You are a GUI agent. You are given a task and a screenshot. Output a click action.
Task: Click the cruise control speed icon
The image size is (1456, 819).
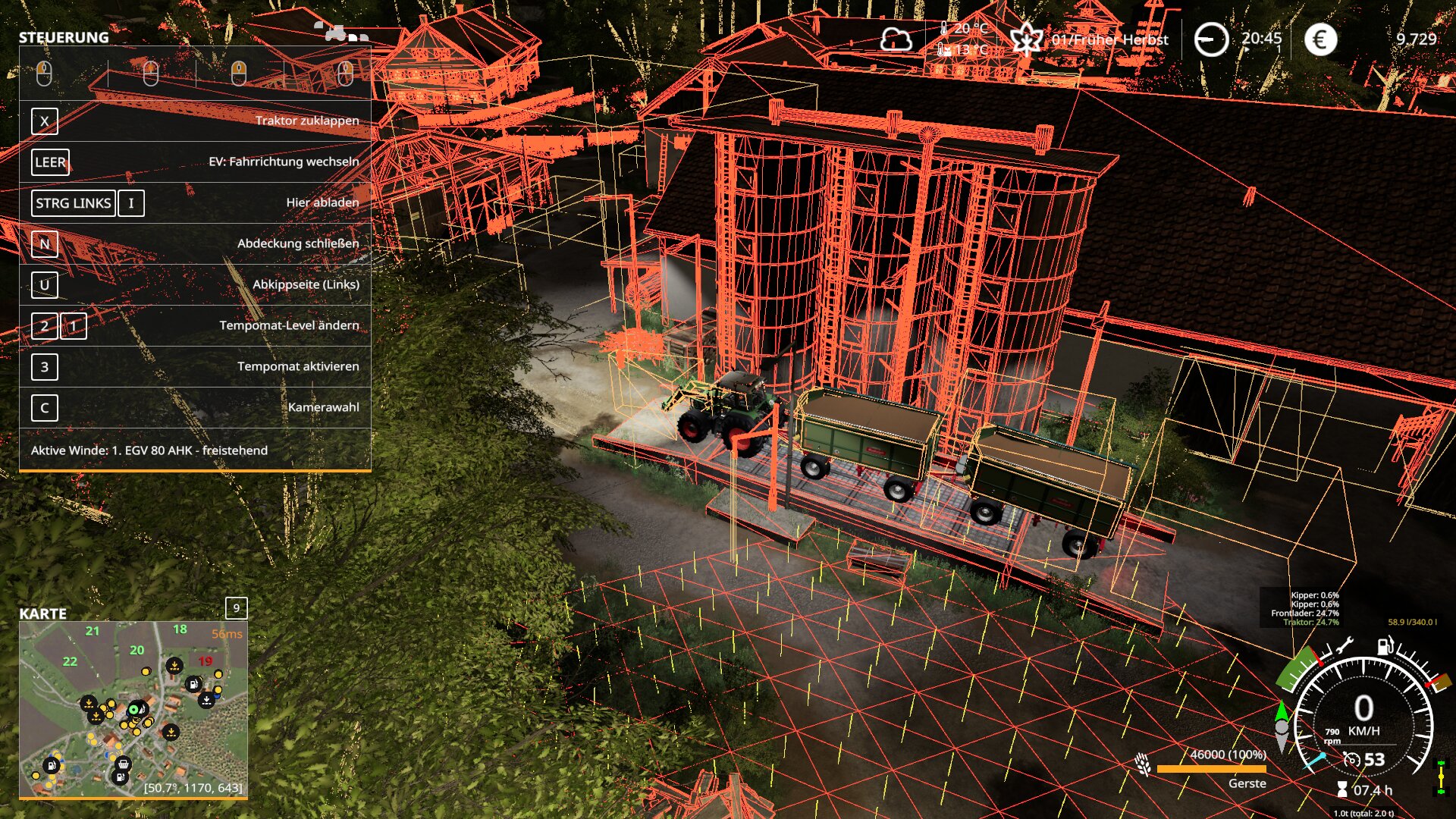point(1351,759)
